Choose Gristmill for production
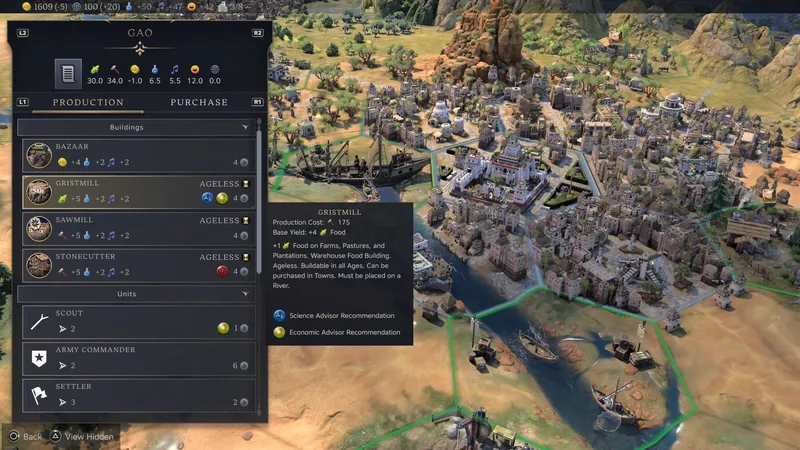The height and width of the screenshot is (450, 800). click(137, 191)
